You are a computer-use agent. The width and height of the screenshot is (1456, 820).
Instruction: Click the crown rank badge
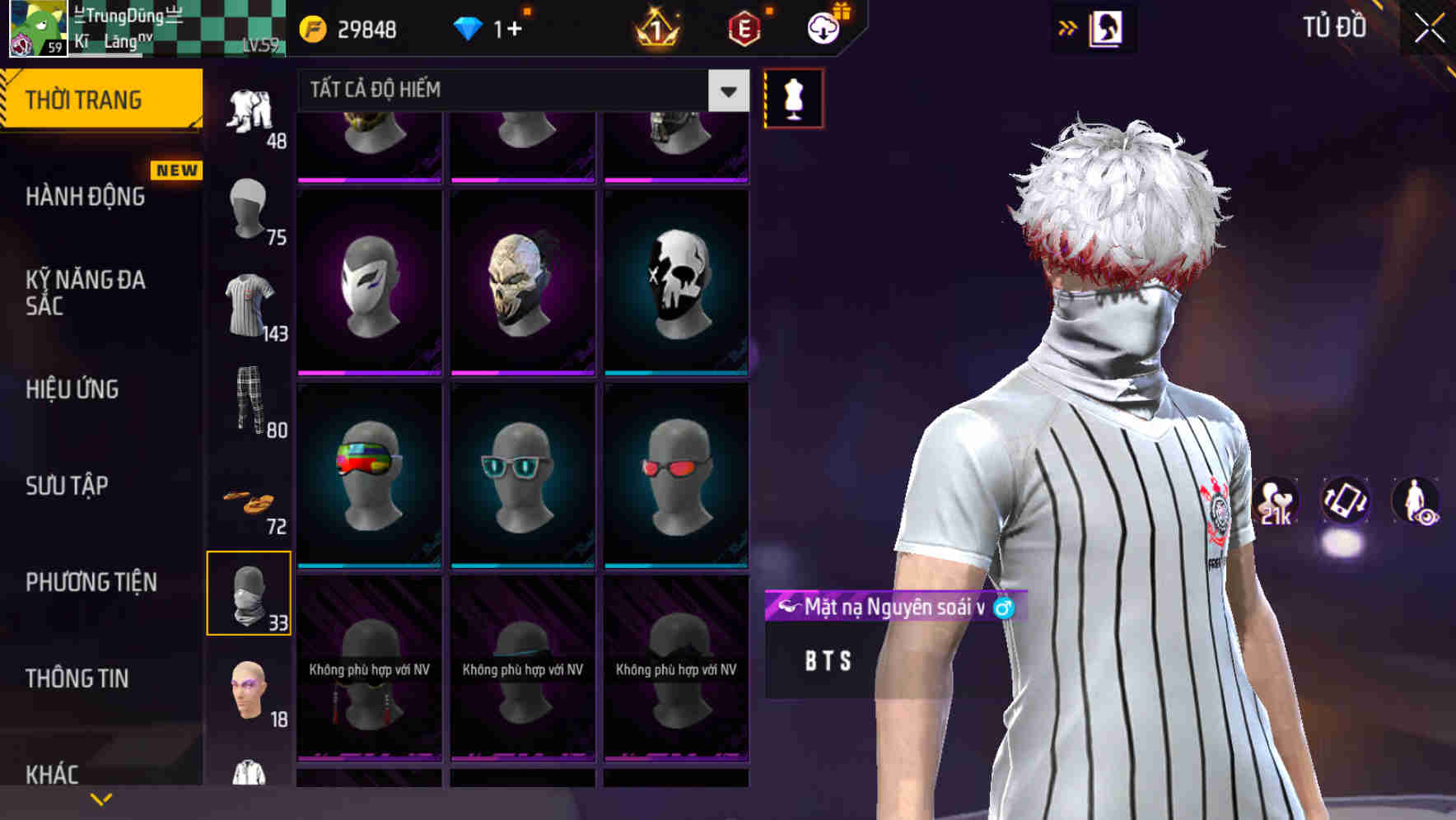point(656,29)
